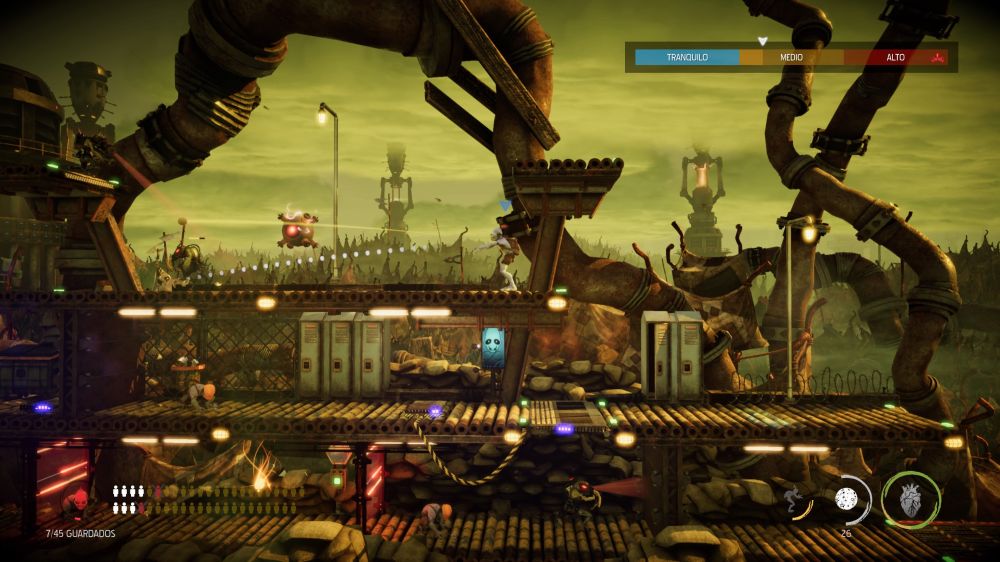Select the blue TRANQUILO alert segment
This screenshot has height=562, width=1000.
(x=687, y=57)
